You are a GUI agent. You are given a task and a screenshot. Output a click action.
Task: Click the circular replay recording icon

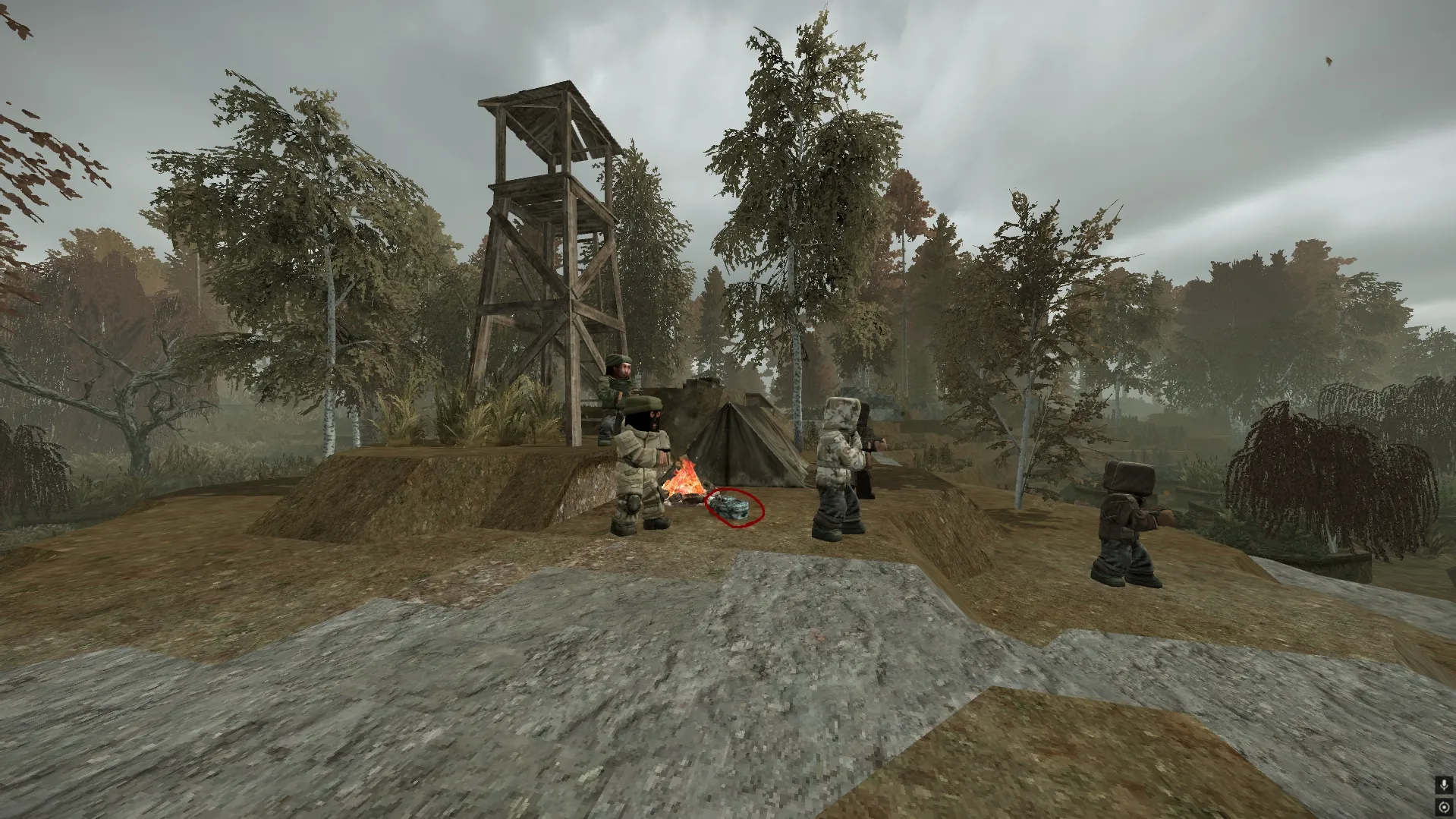pos(1444,807)
